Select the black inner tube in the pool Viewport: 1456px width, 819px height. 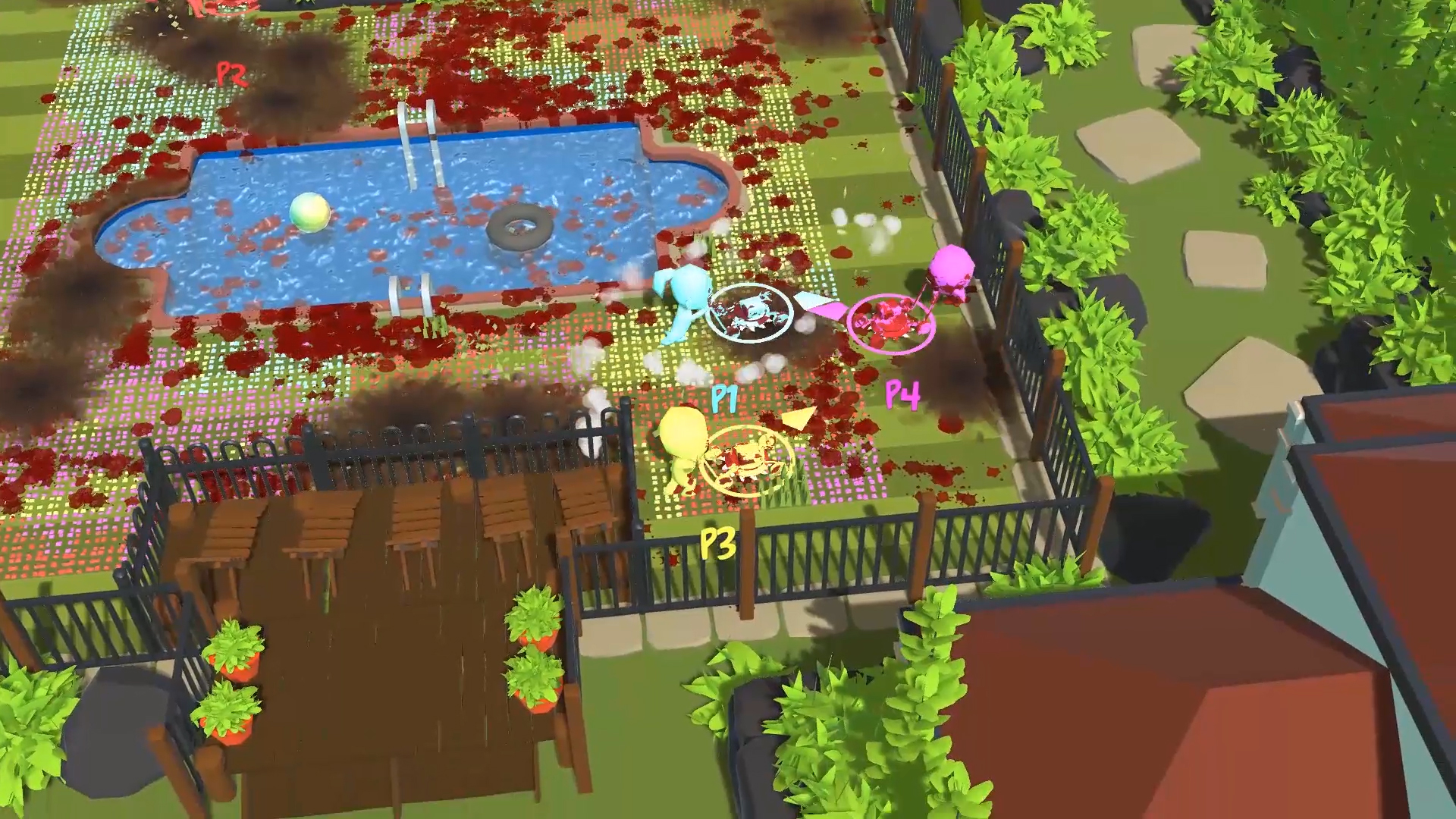coord(519,227)
